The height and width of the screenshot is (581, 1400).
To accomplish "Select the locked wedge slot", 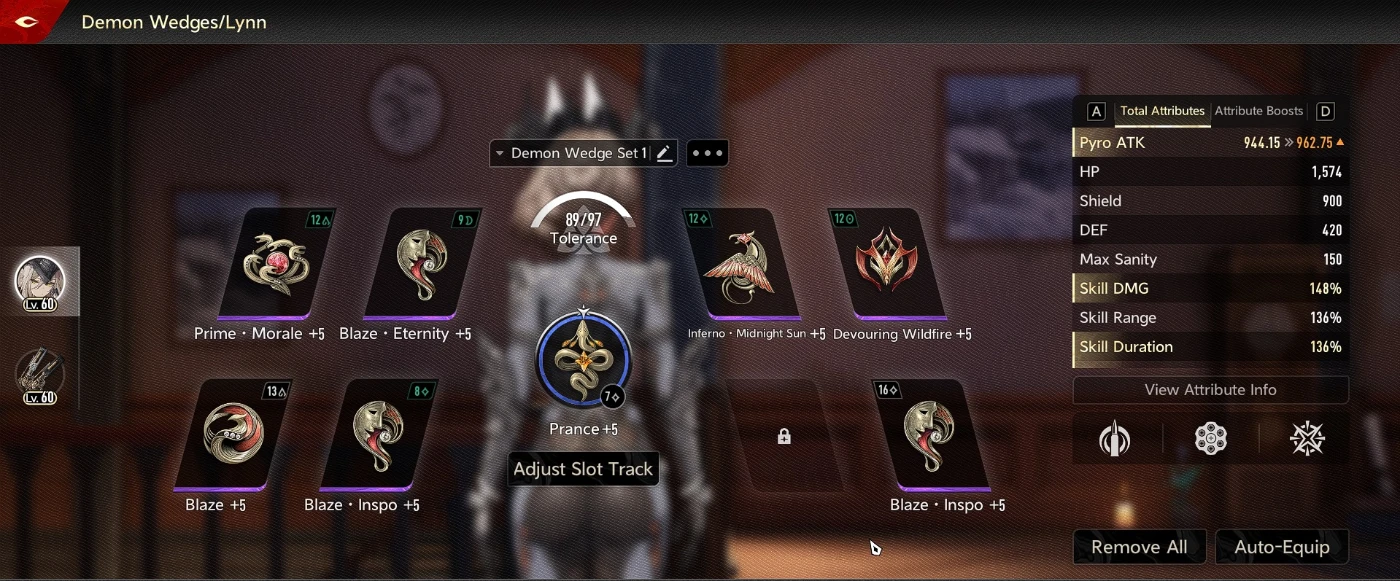I will 784,436.
